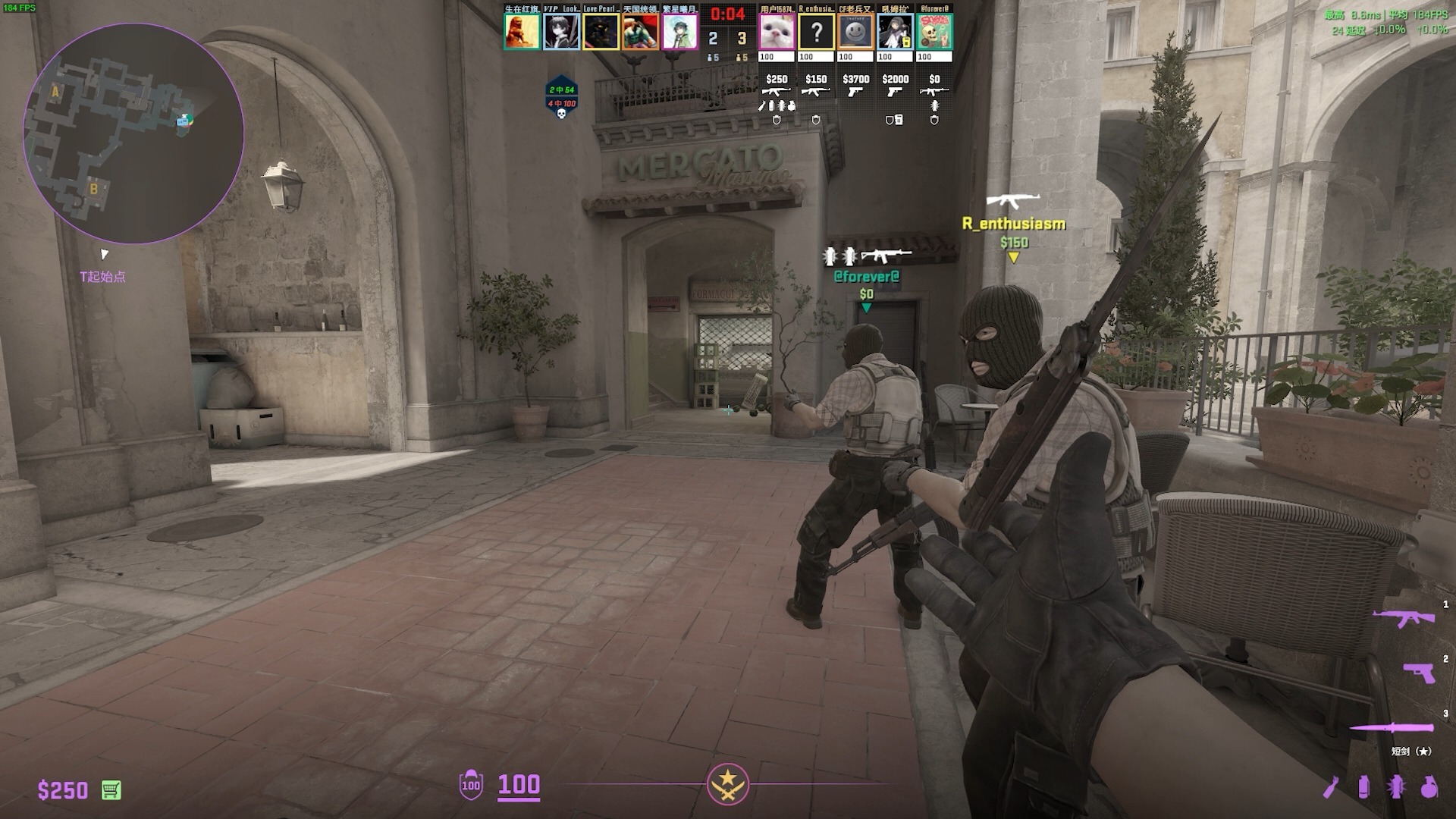Screen dimensions: 1456x819
Task: Select the smoke grenade icon
Action: point(1363,787)
